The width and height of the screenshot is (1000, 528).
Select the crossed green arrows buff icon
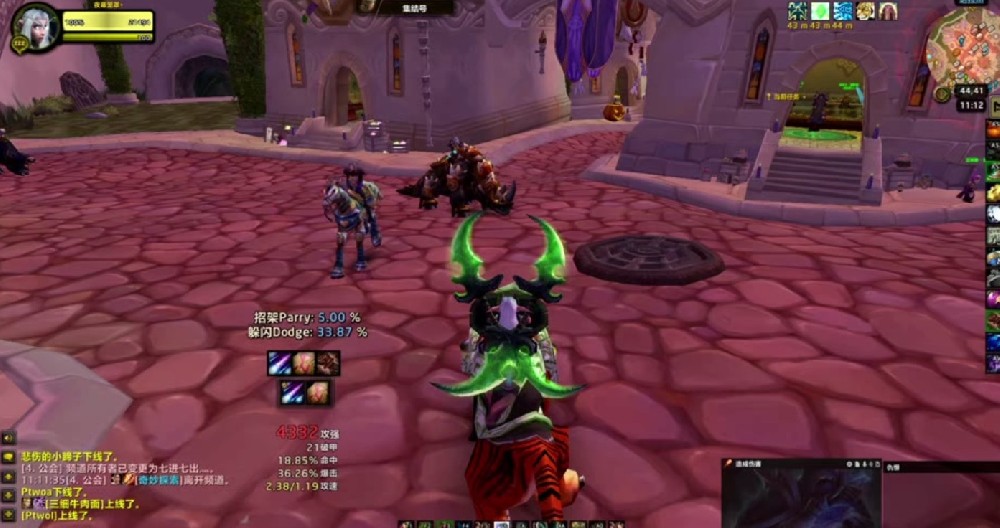pos(798,11)
